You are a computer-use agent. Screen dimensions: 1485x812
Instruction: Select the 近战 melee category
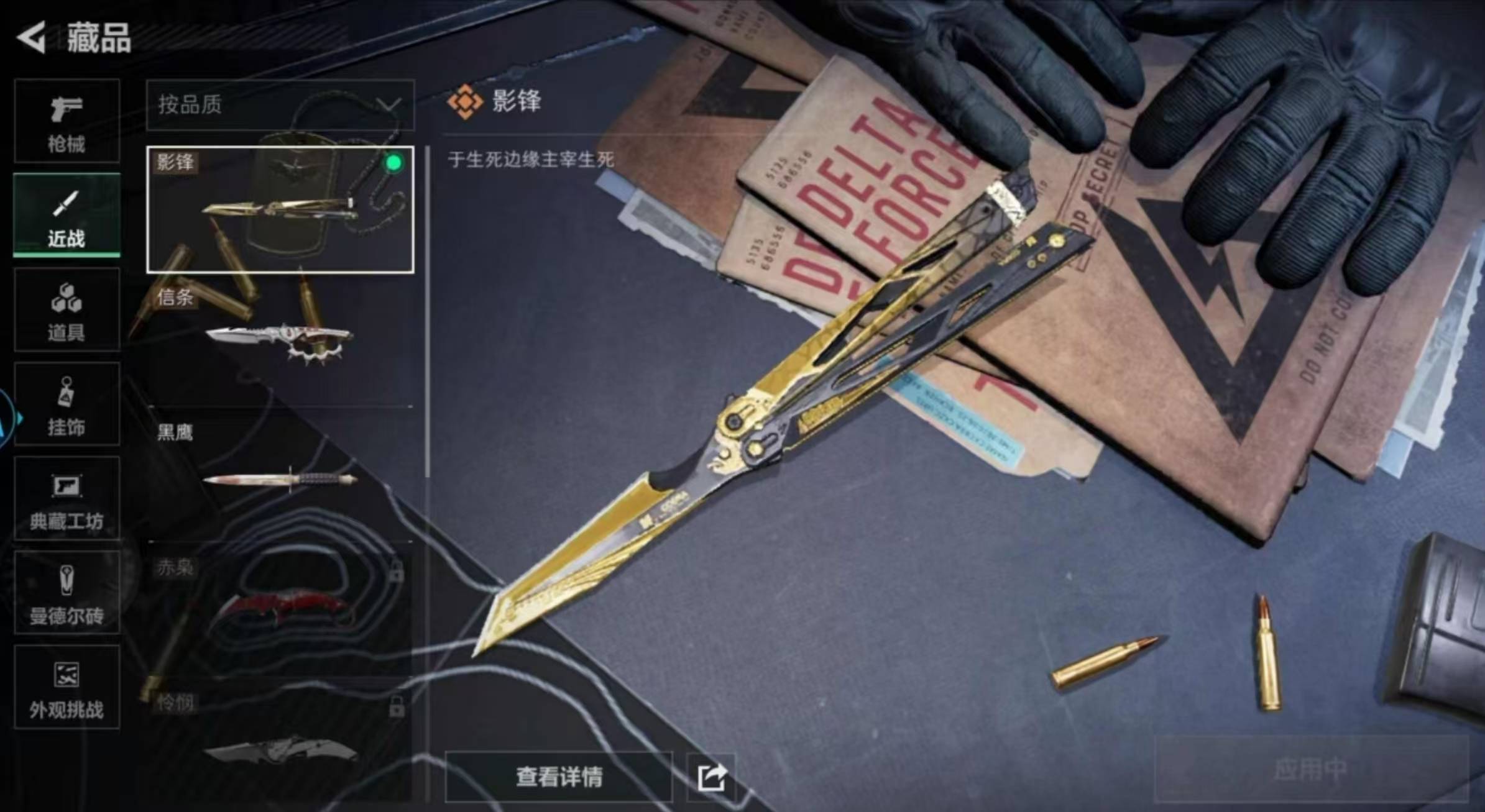click(67, 216)
